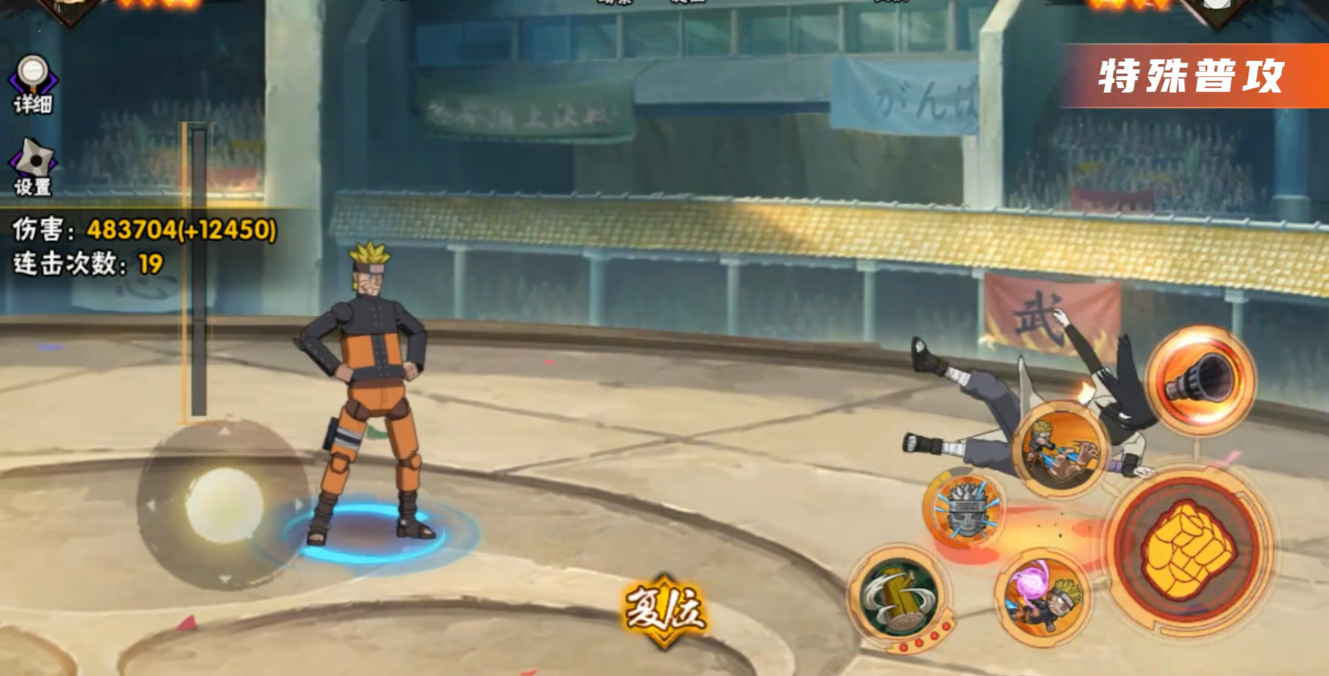The image size is (1329, 676).
Task: Activate the substitution log skill
Action: tap(896, 595)
